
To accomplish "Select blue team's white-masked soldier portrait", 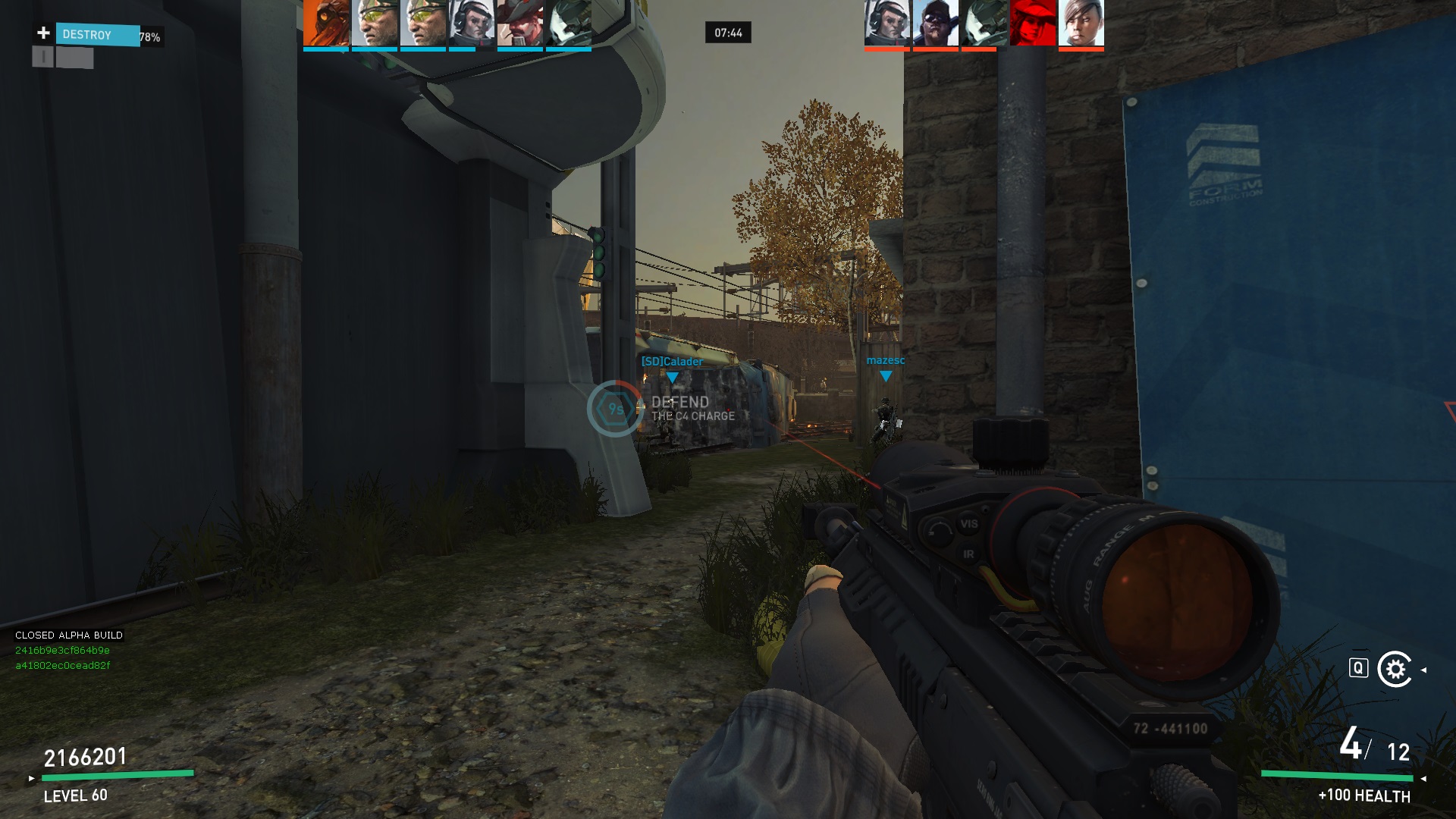I will pos(569,23).
